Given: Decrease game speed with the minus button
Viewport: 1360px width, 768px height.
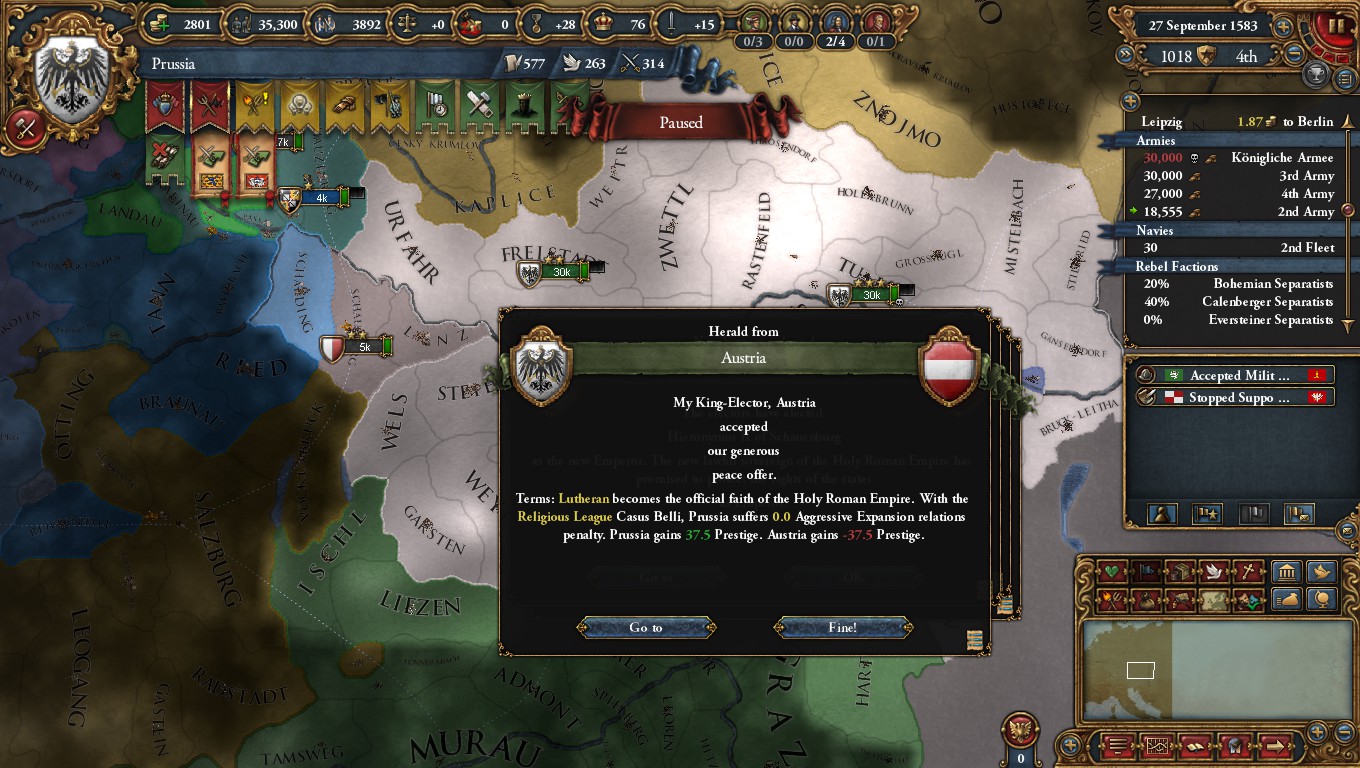Looking at the screenshot, I should (1294, 55).
